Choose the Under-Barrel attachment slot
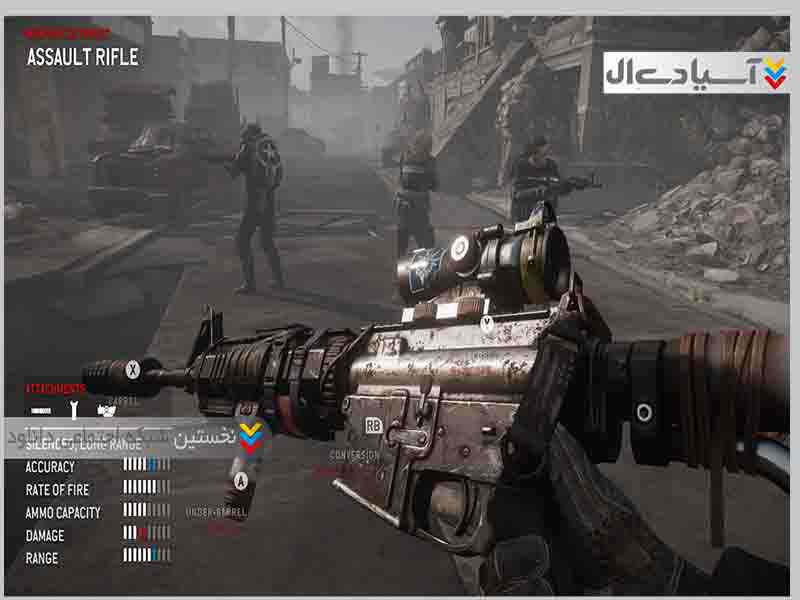Viewport: 800px width, 600px height. pos(216,511)
